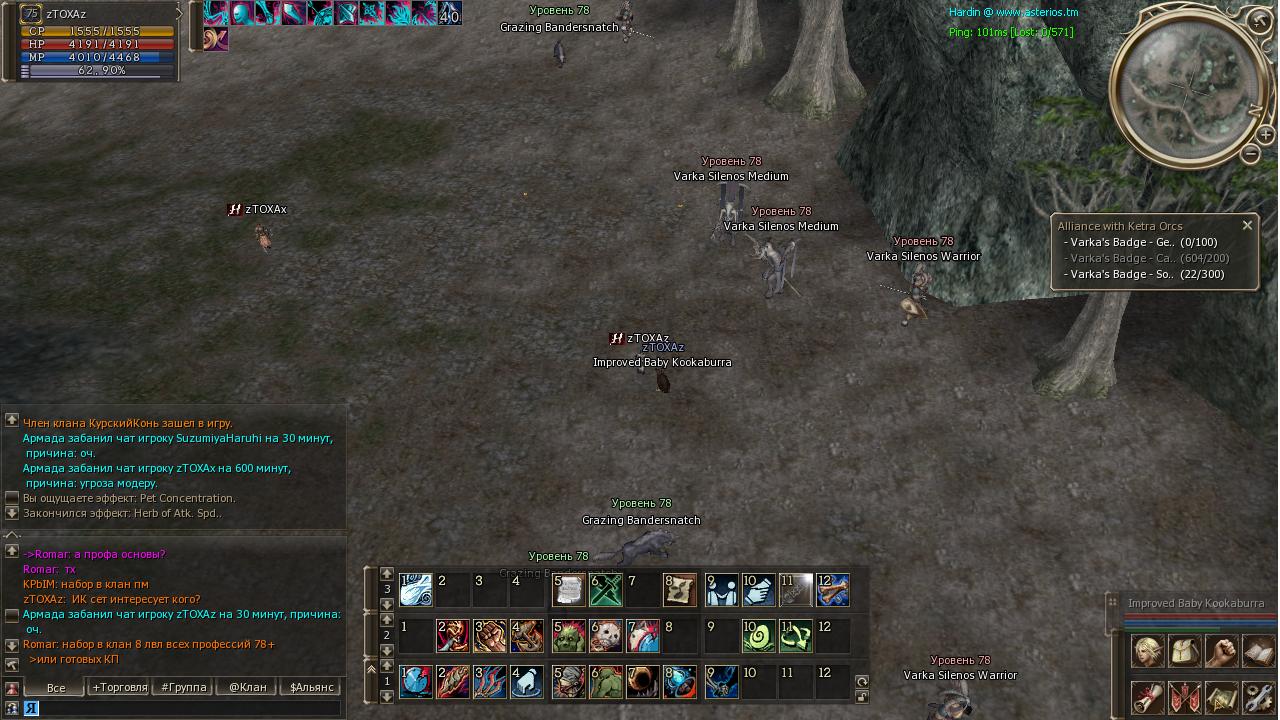1280x720 pixels.
Task: Click the minimap's zoom-out minus button
Action: coord(1251,154)
